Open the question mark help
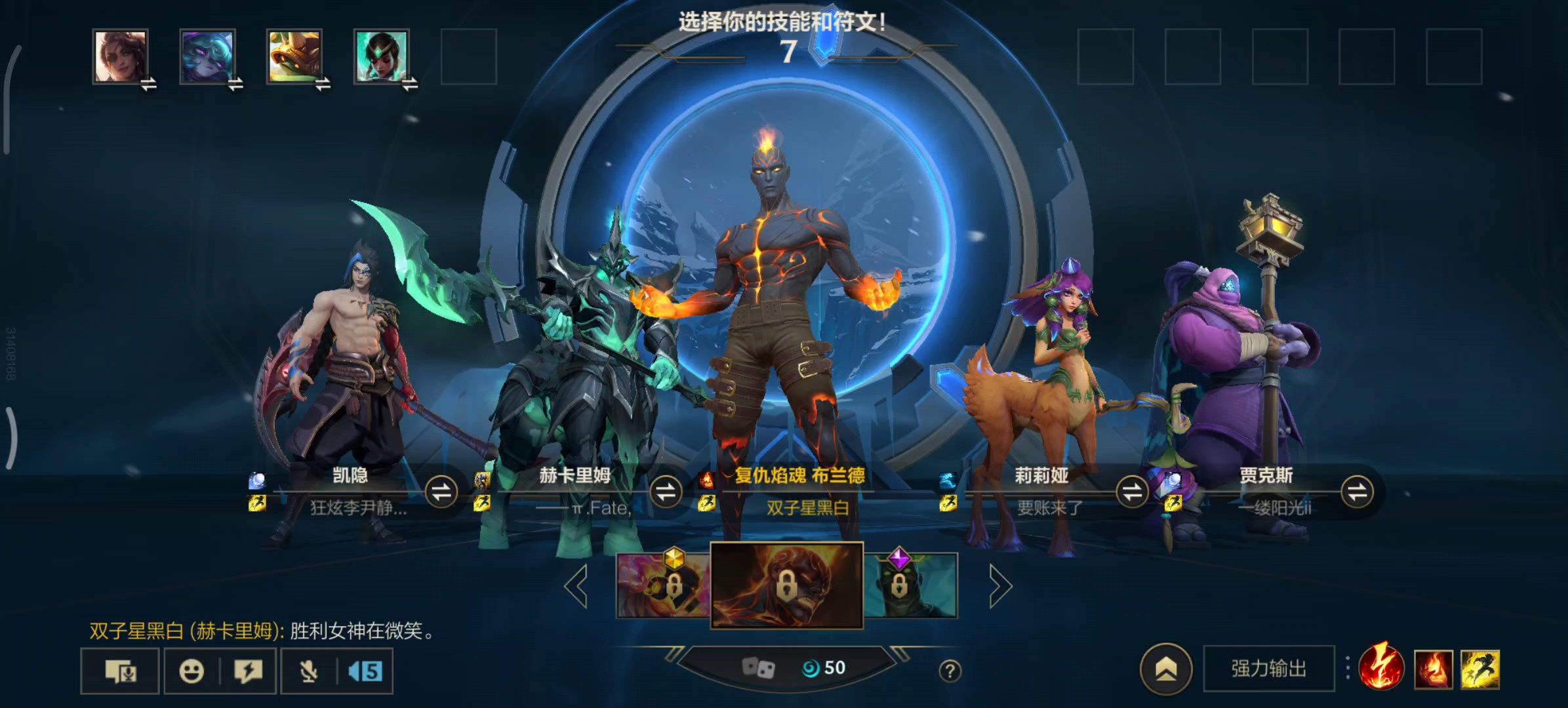This screenshot has width=1568, height=708. (950, 671)
